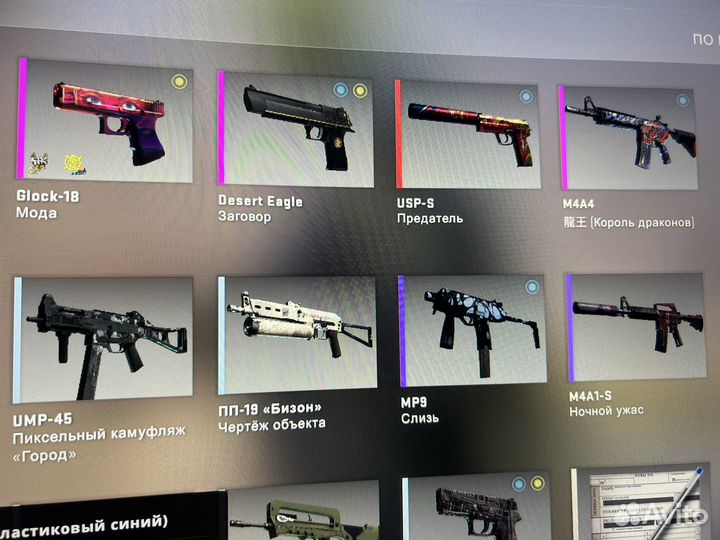
Task: Select the Glock-18 Мода skin
Action: (x=106, y=120)
